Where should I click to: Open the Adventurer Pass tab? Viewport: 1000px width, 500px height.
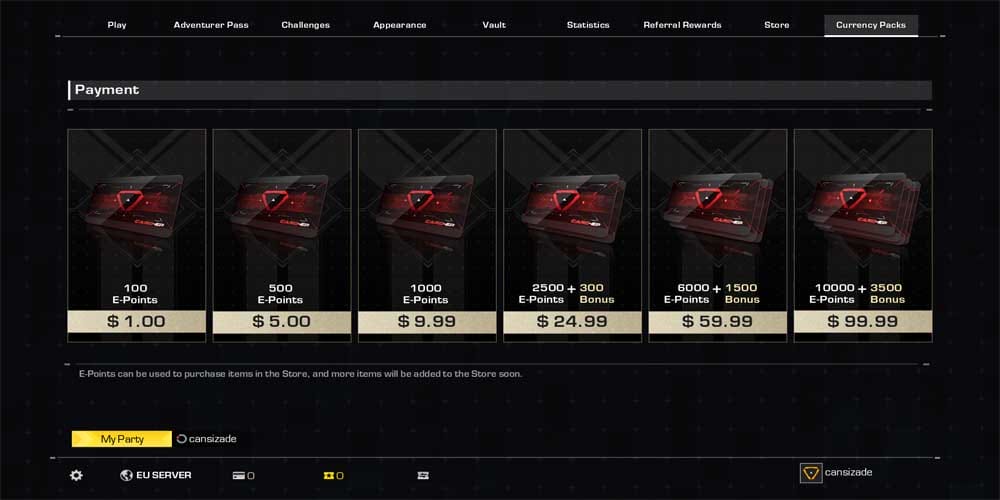(x=211, y=25)
